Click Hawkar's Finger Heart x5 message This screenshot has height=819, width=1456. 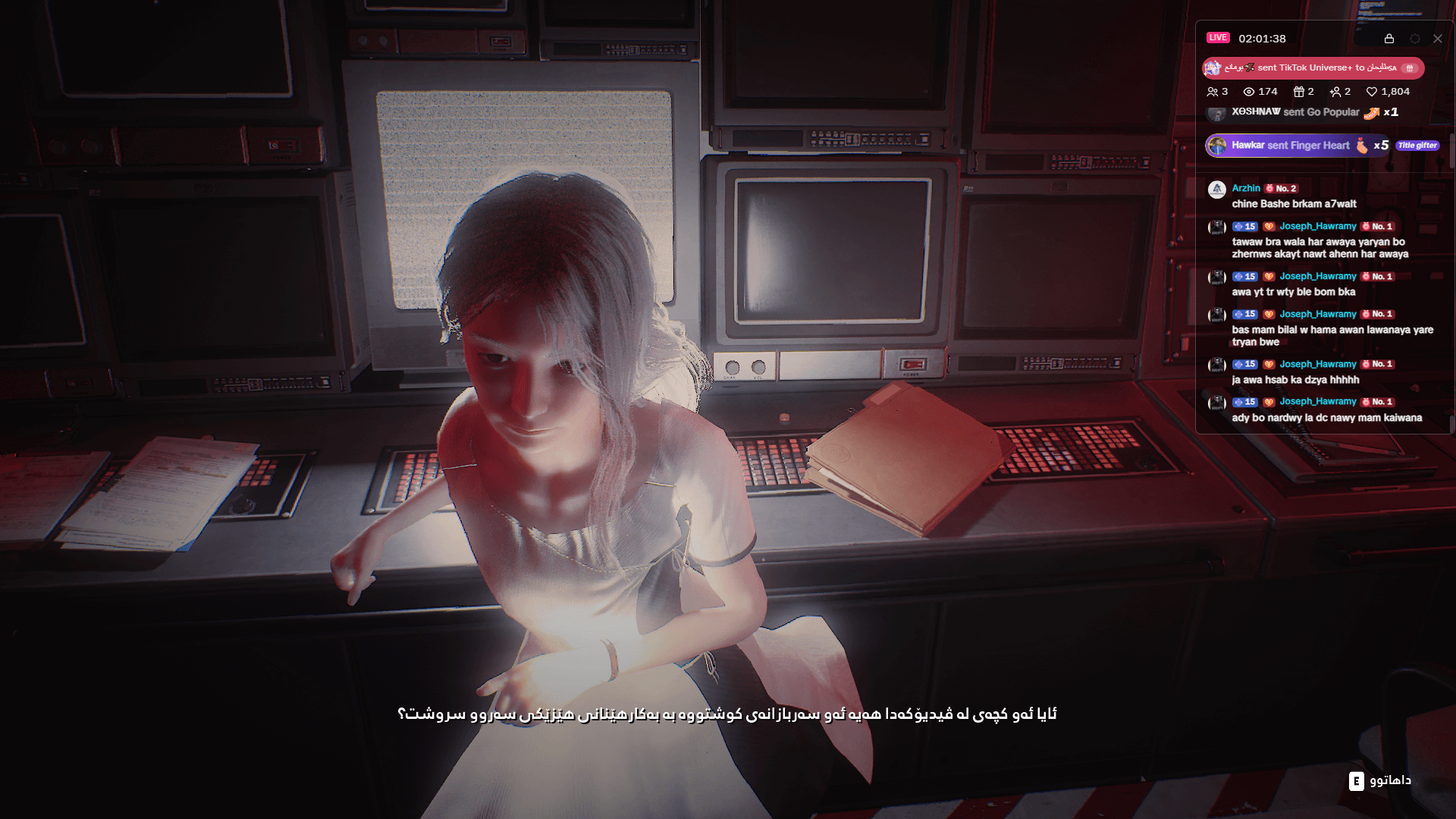pos(1296,145)
